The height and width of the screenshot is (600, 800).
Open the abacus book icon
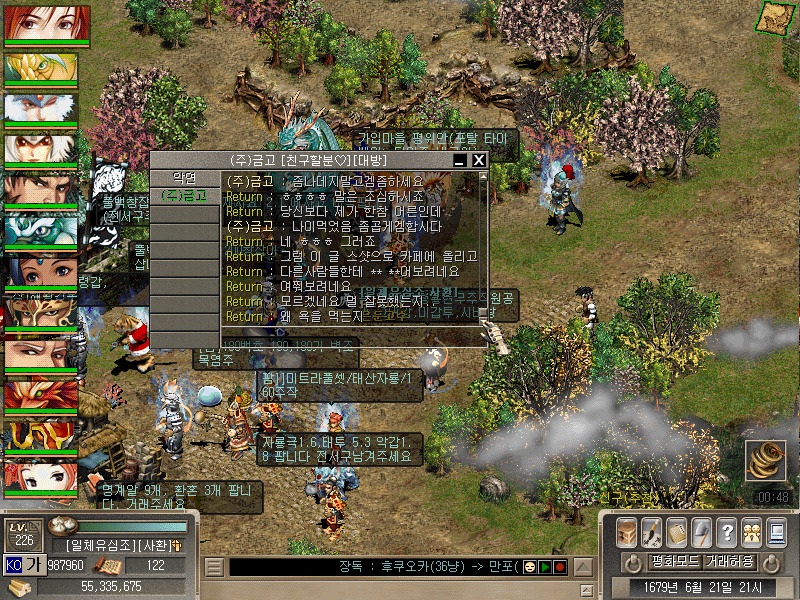(x=676, y=531)
